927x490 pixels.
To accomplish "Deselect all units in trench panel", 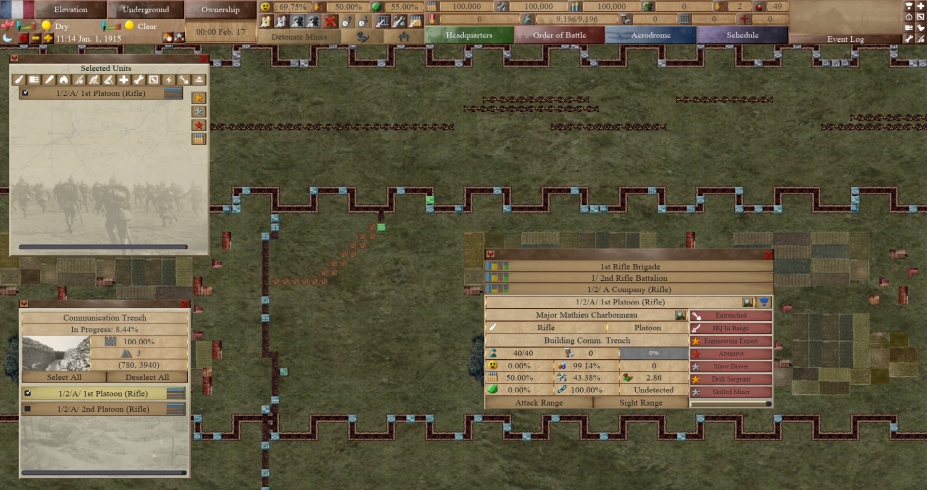I will 148,377.
